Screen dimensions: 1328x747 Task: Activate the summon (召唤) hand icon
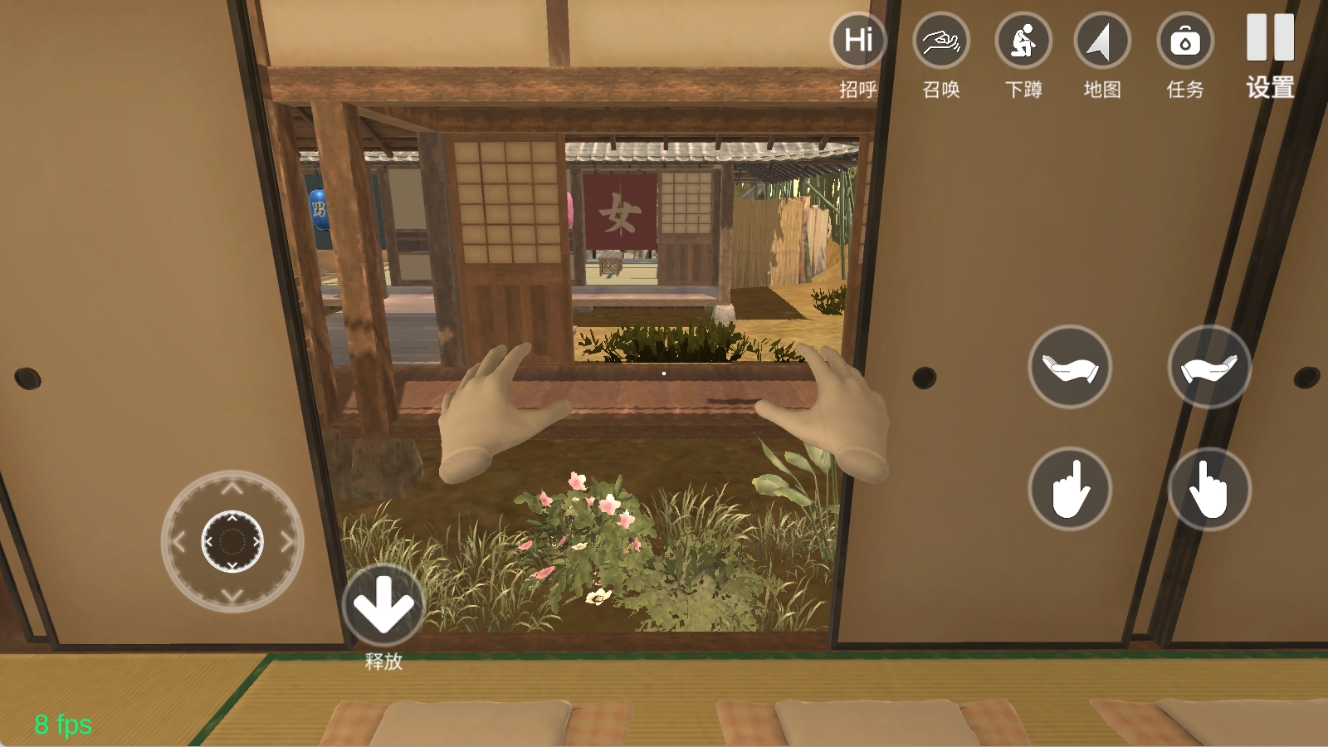(x=941, y=42)
